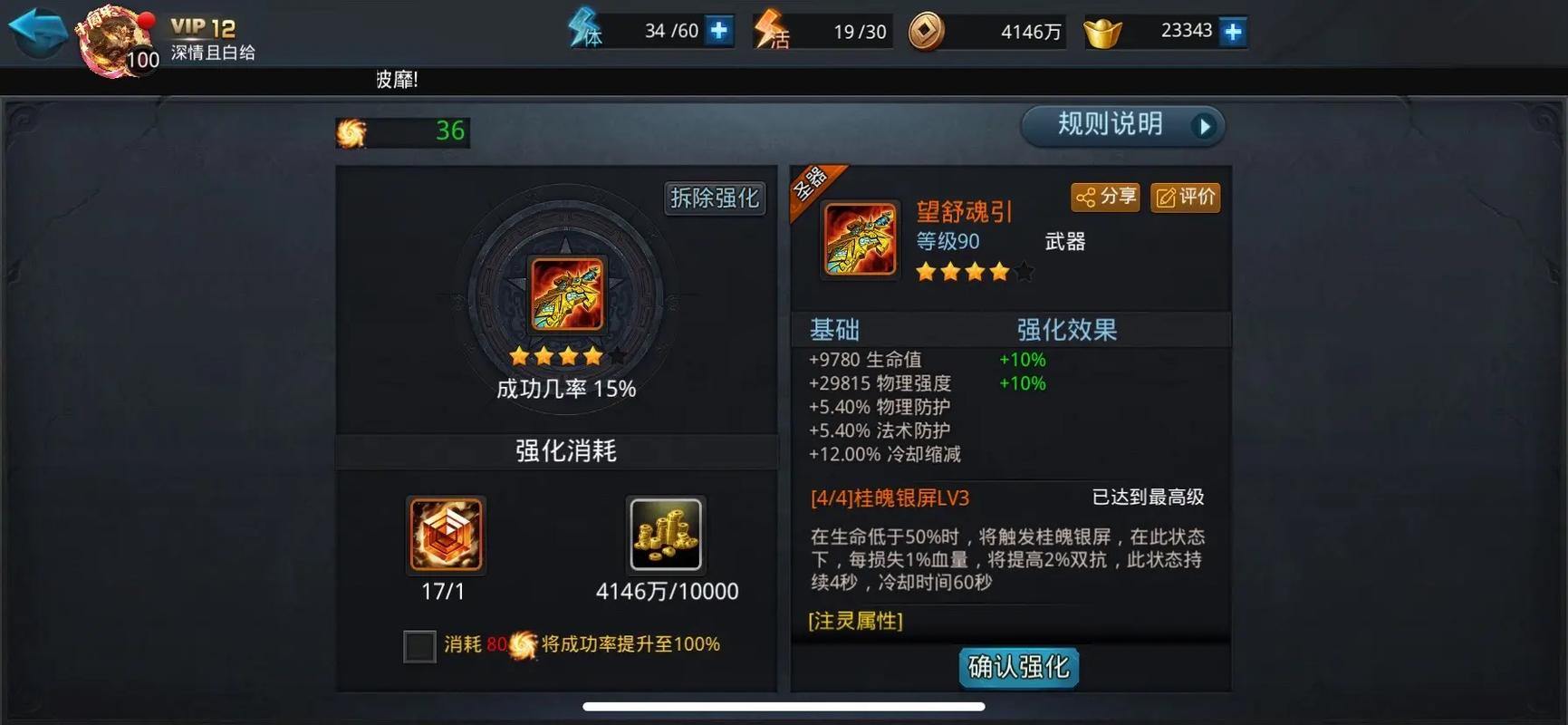
Task: Open the 分享 share option
Action: pyautogui.click(x=1104, y=197)
